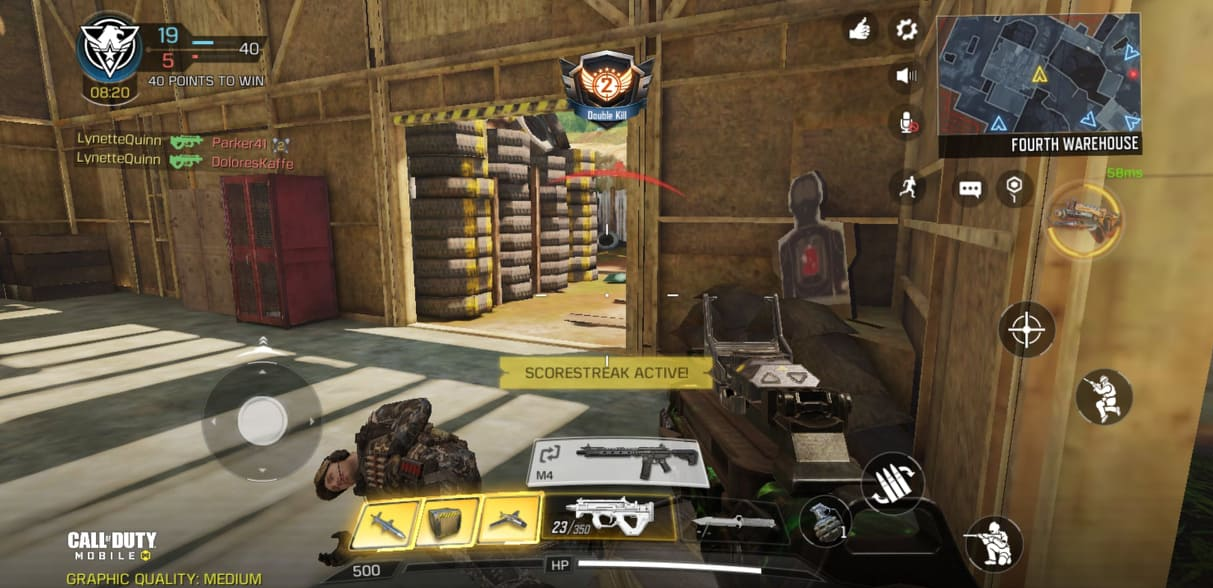Toggle the speaker sound icon

tap(906, 75)
